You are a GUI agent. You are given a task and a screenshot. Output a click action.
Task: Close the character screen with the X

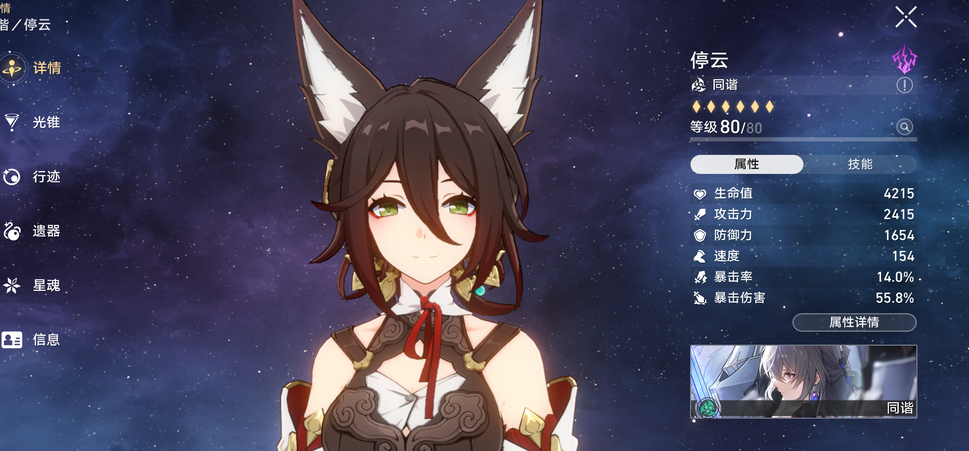tap(906, 16)
